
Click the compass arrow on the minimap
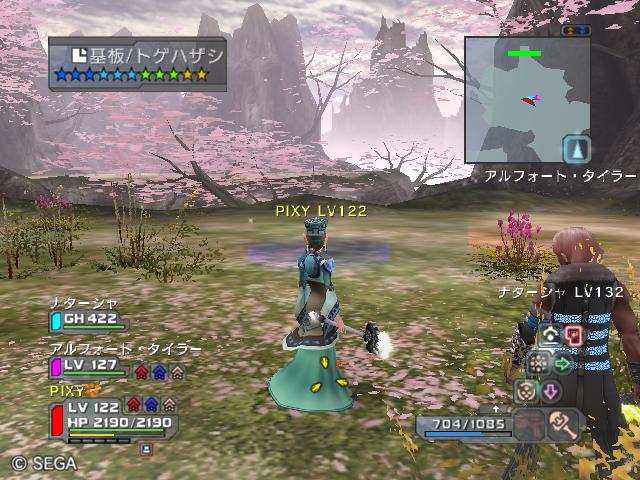tap(576, 150)
